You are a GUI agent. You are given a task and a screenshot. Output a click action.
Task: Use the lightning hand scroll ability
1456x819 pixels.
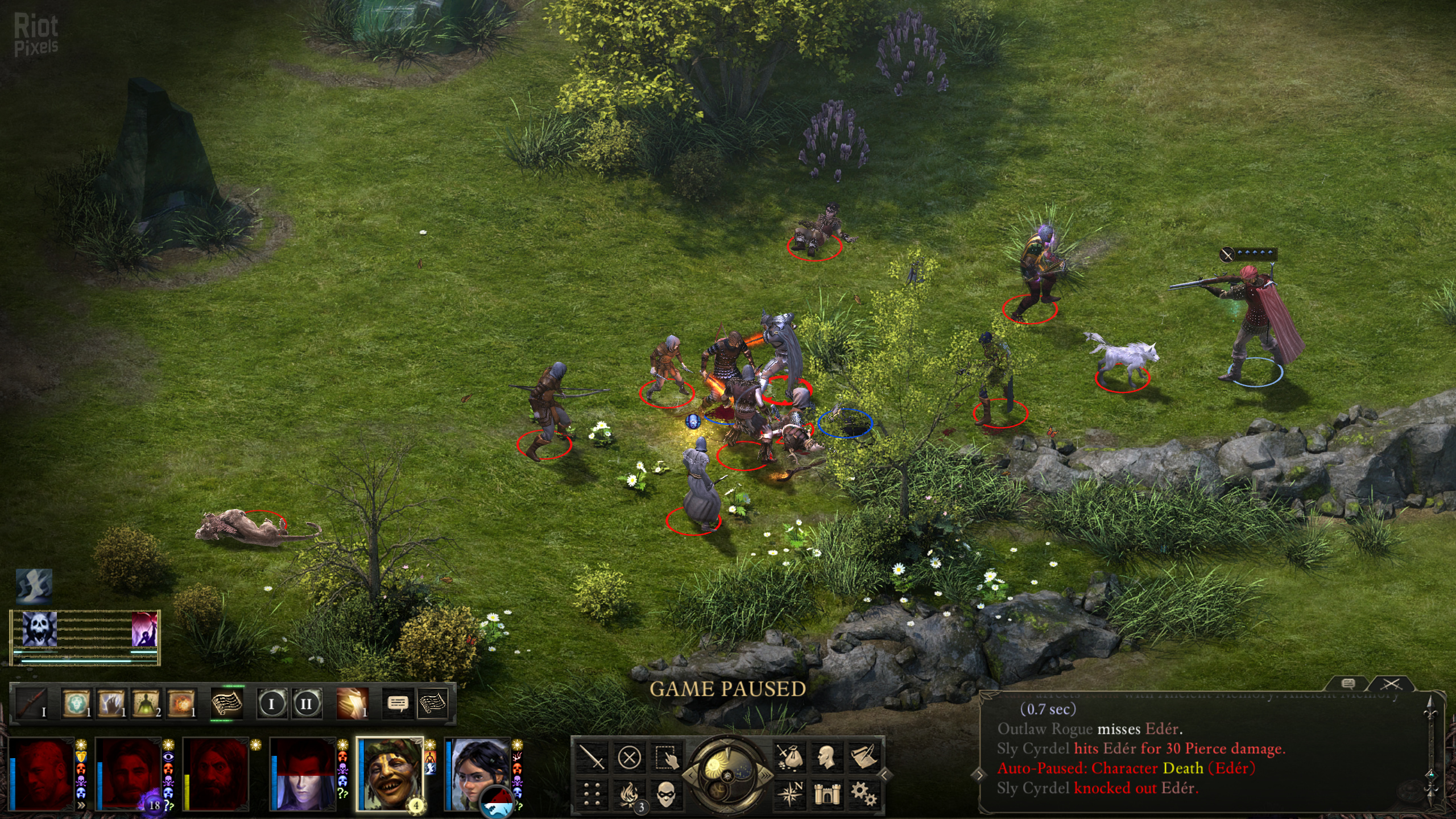click(x=111, y=704)
